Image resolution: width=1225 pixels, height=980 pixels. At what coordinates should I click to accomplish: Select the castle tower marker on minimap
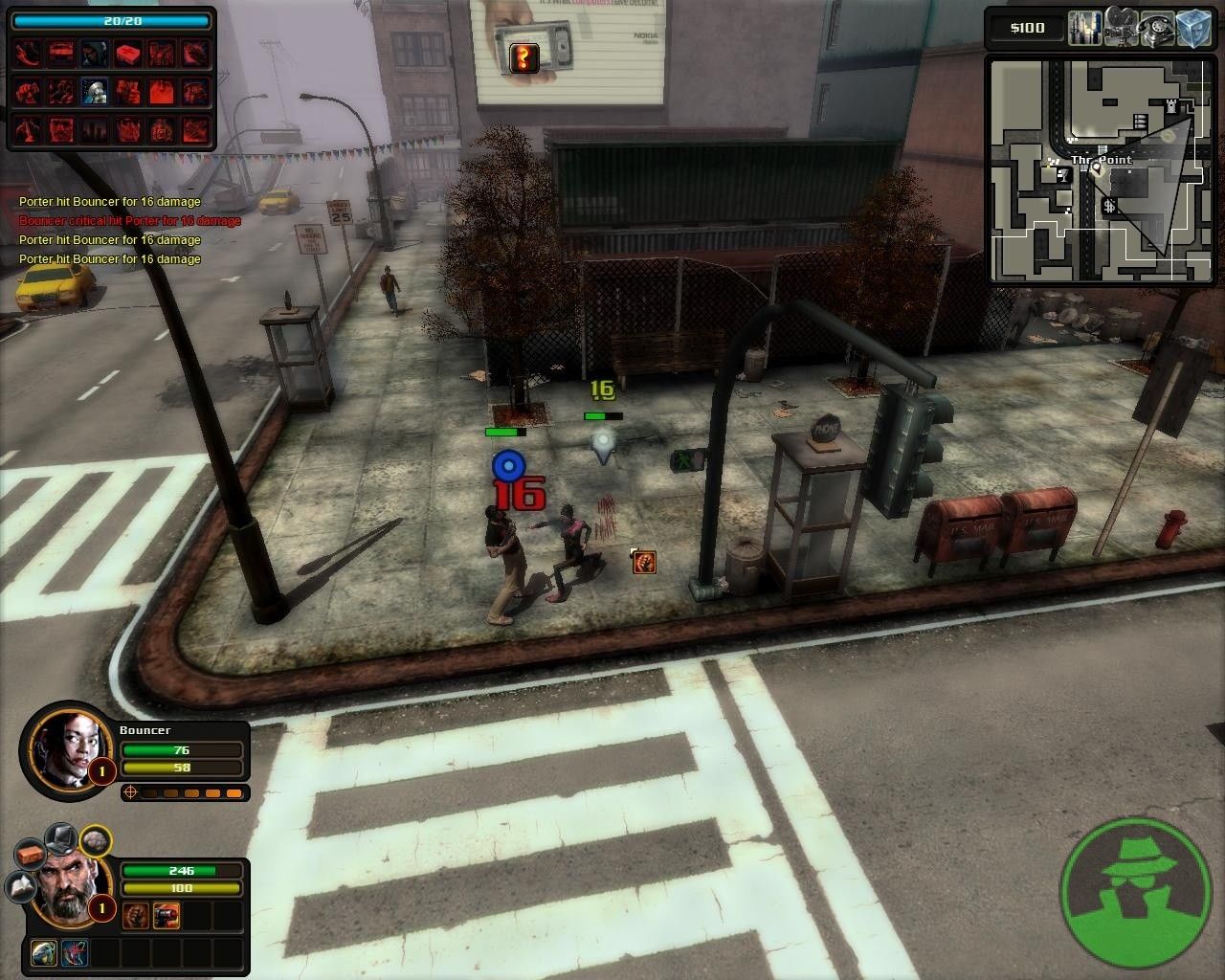pyautogui.click(x=1173, y=103)
